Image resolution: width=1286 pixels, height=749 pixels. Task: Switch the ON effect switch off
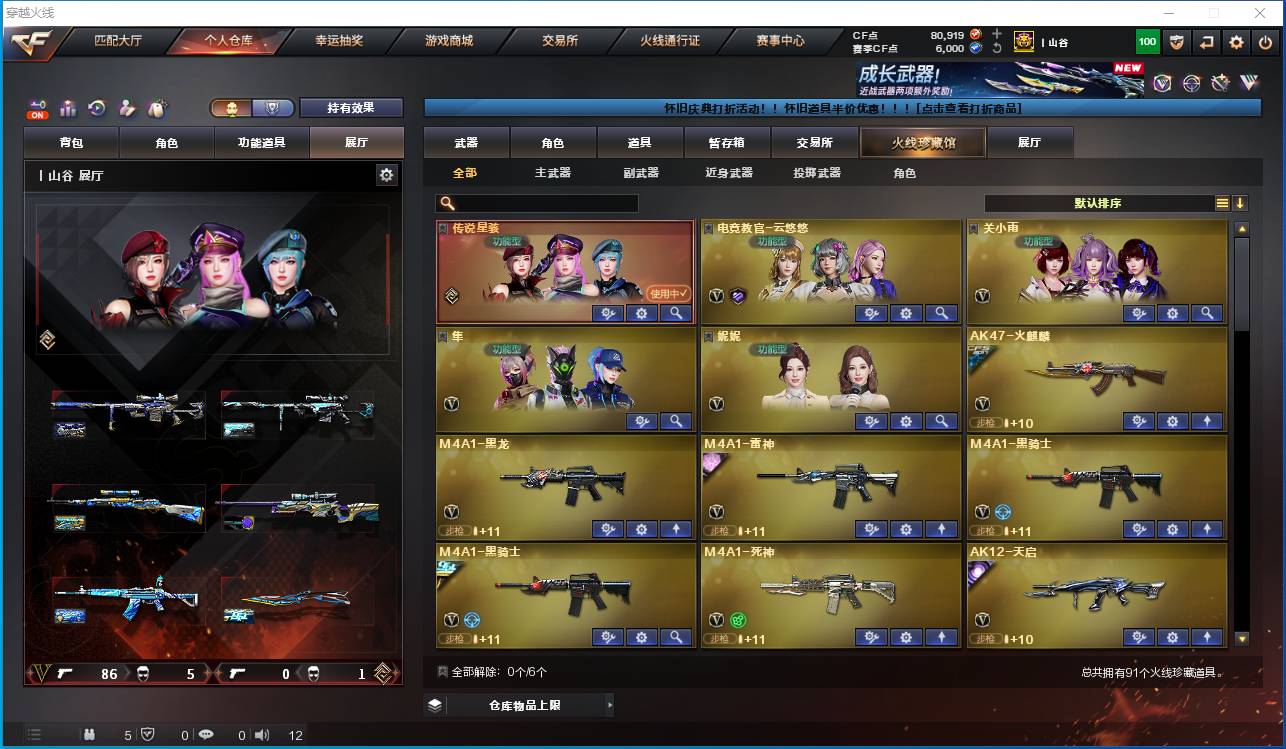pyautogui.click(x=36, y=110)
